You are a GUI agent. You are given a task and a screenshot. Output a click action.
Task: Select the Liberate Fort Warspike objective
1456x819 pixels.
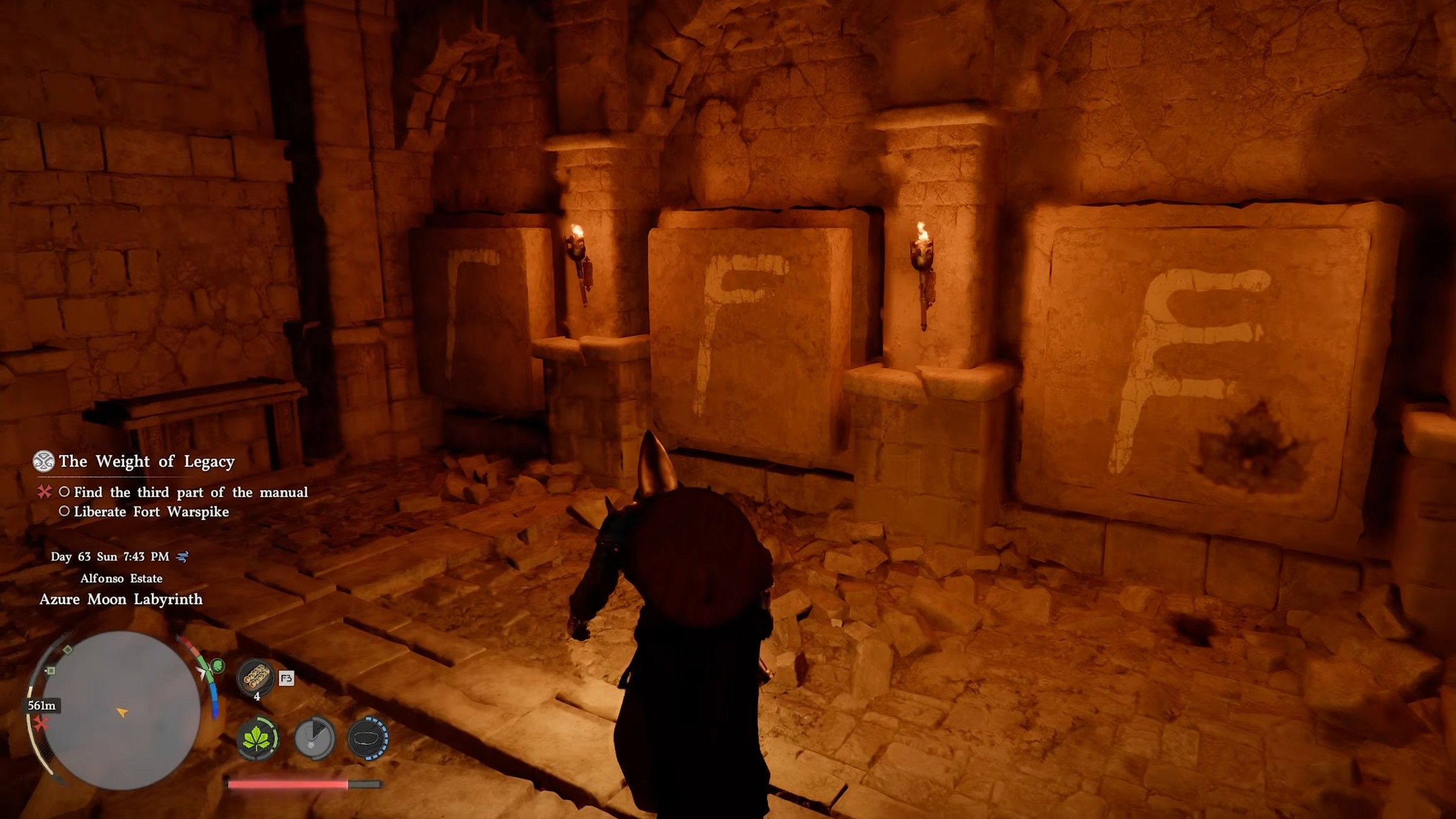click(151, 511)
